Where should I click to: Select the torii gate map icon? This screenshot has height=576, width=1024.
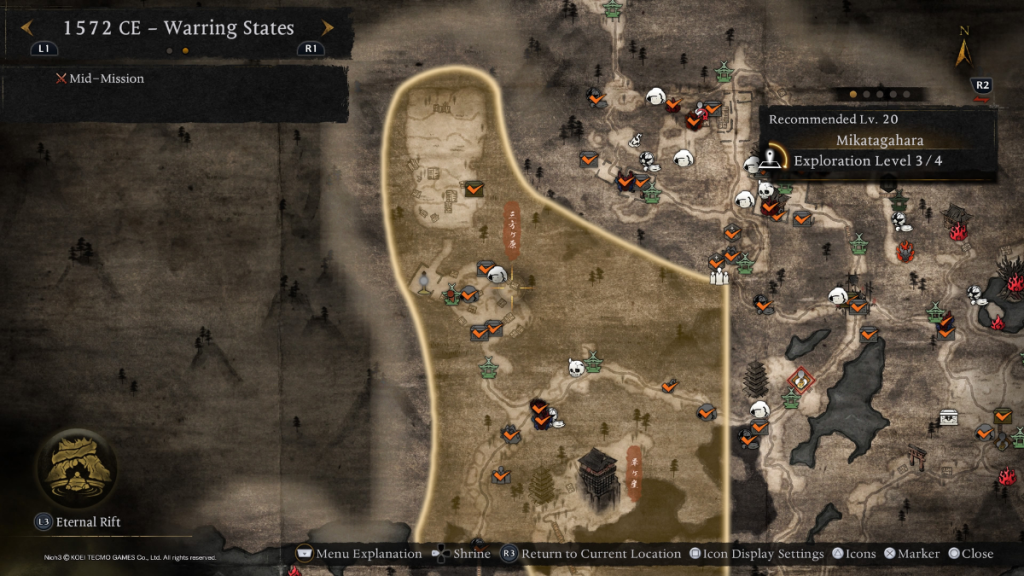point(918,457)
